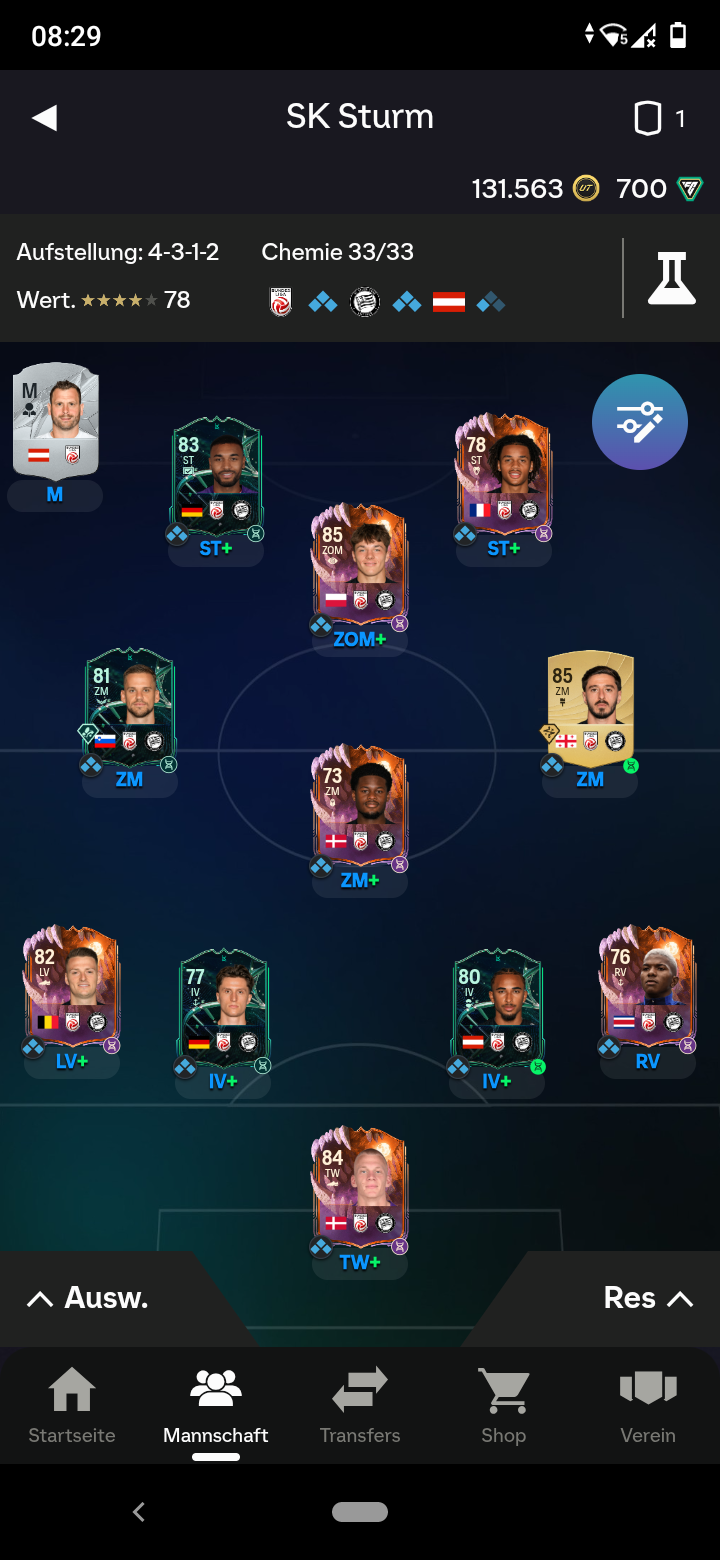
Task: Open the Shop tab
Action: tap(503, 1406)
